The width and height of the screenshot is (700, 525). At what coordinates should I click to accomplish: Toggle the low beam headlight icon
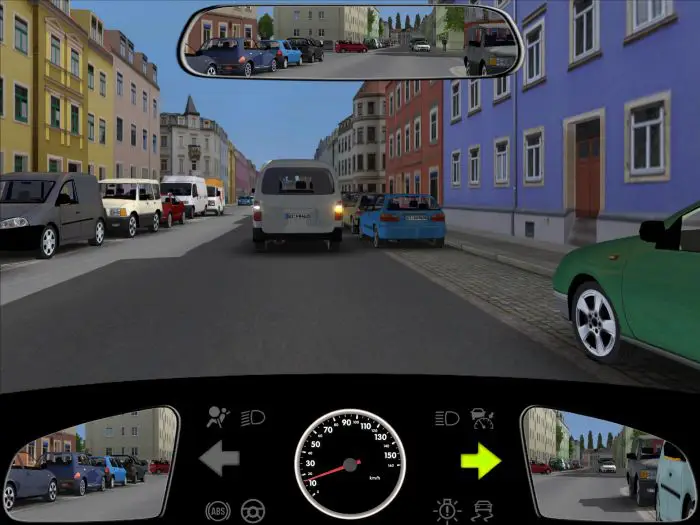pos(252,417)
